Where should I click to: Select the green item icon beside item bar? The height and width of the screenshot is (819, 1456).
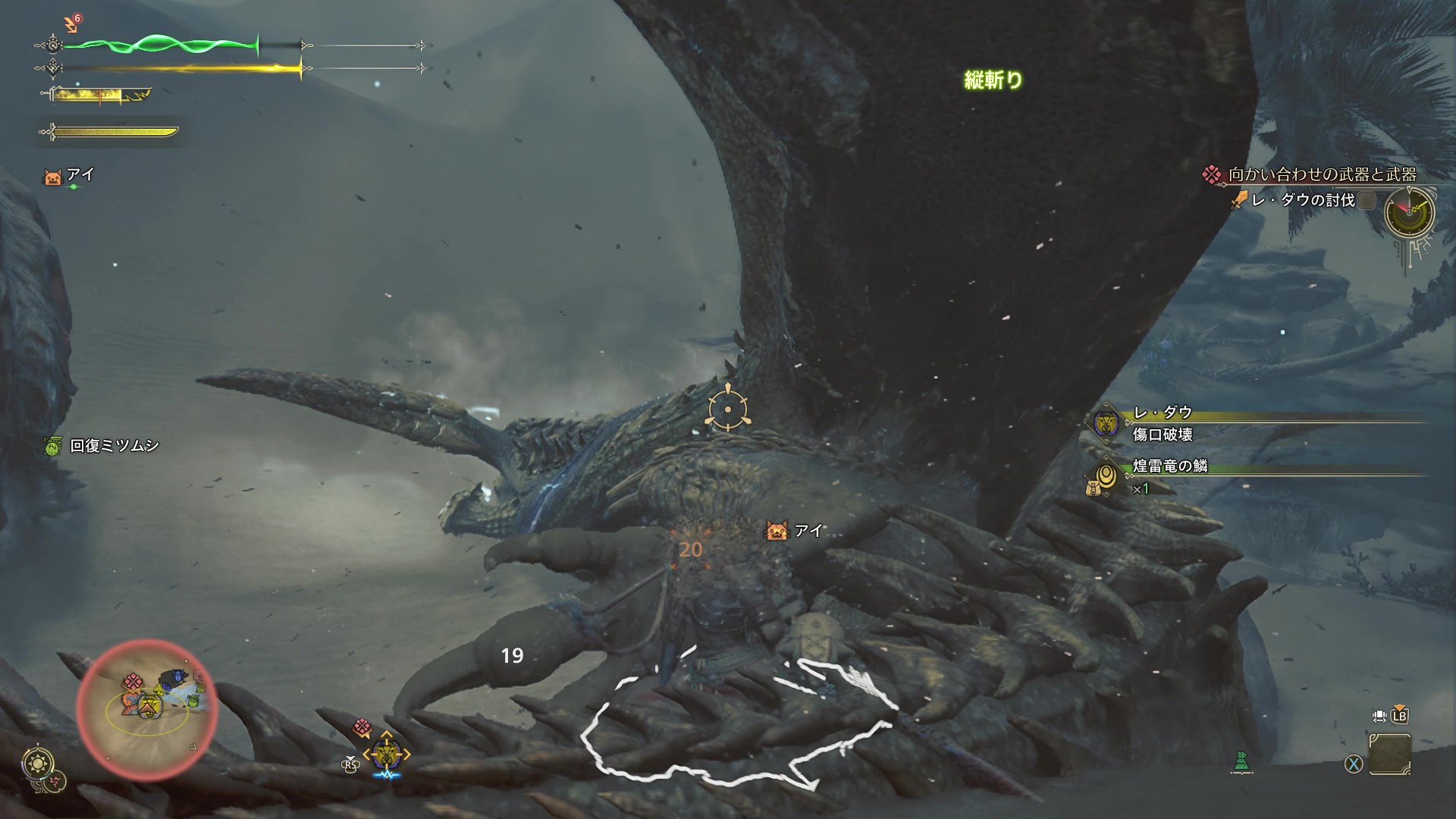[x=1241, y=762]
